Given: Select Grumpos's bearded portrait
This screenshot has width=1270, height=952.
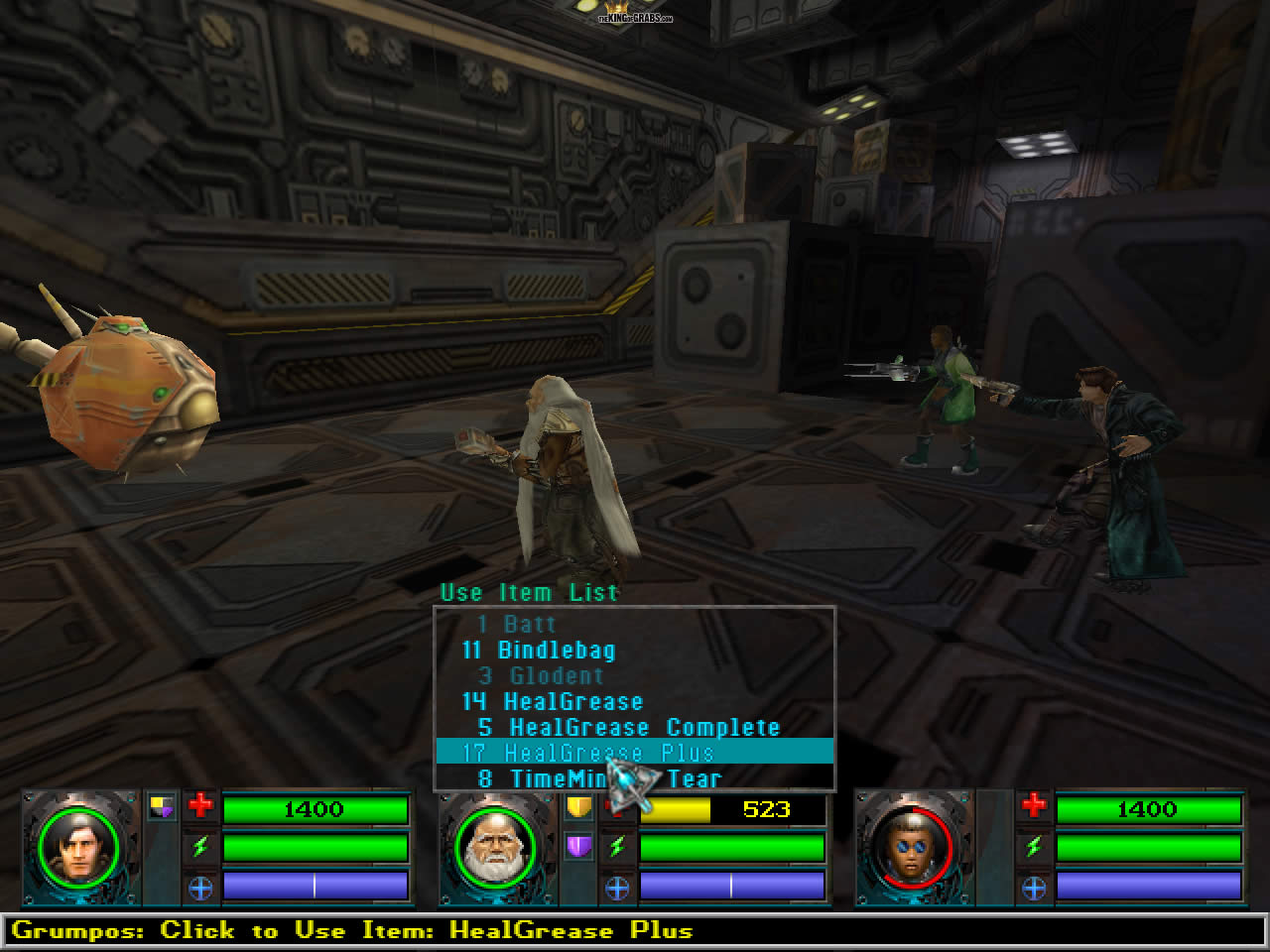Looking at the screenshot, I should 495,849.
